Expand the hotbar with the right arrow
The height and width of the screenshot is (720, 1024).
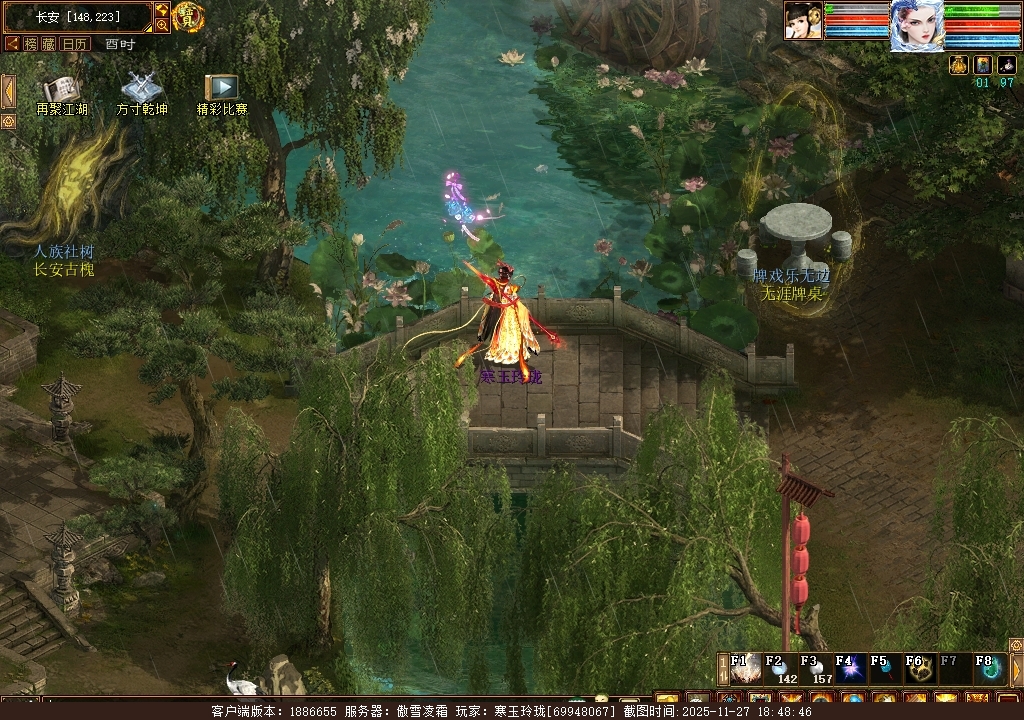coord(1016,669)
